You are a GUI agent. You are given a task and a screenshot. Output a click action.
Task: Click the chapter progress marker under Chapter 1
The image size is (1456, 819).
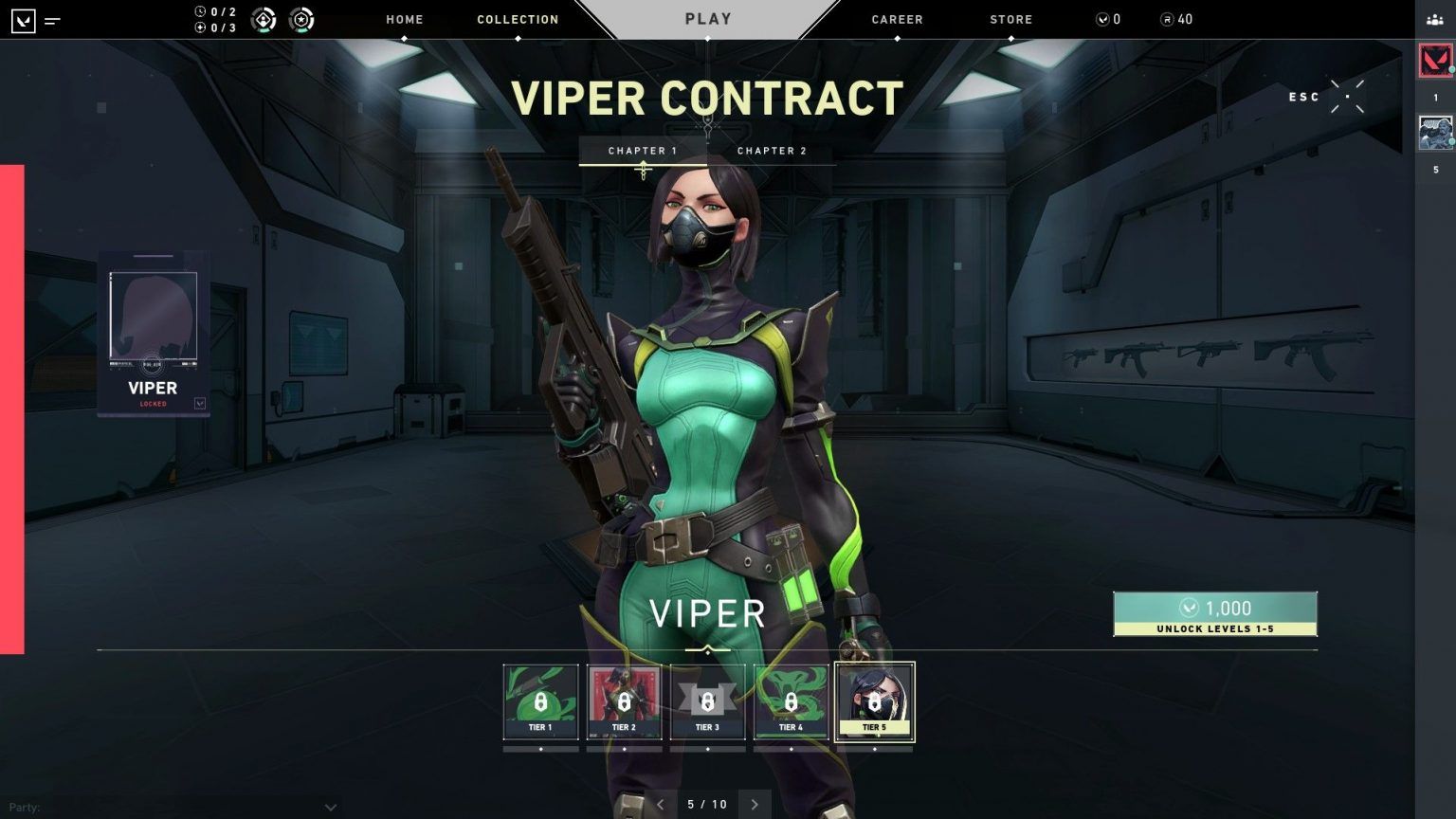pos(644,169)
